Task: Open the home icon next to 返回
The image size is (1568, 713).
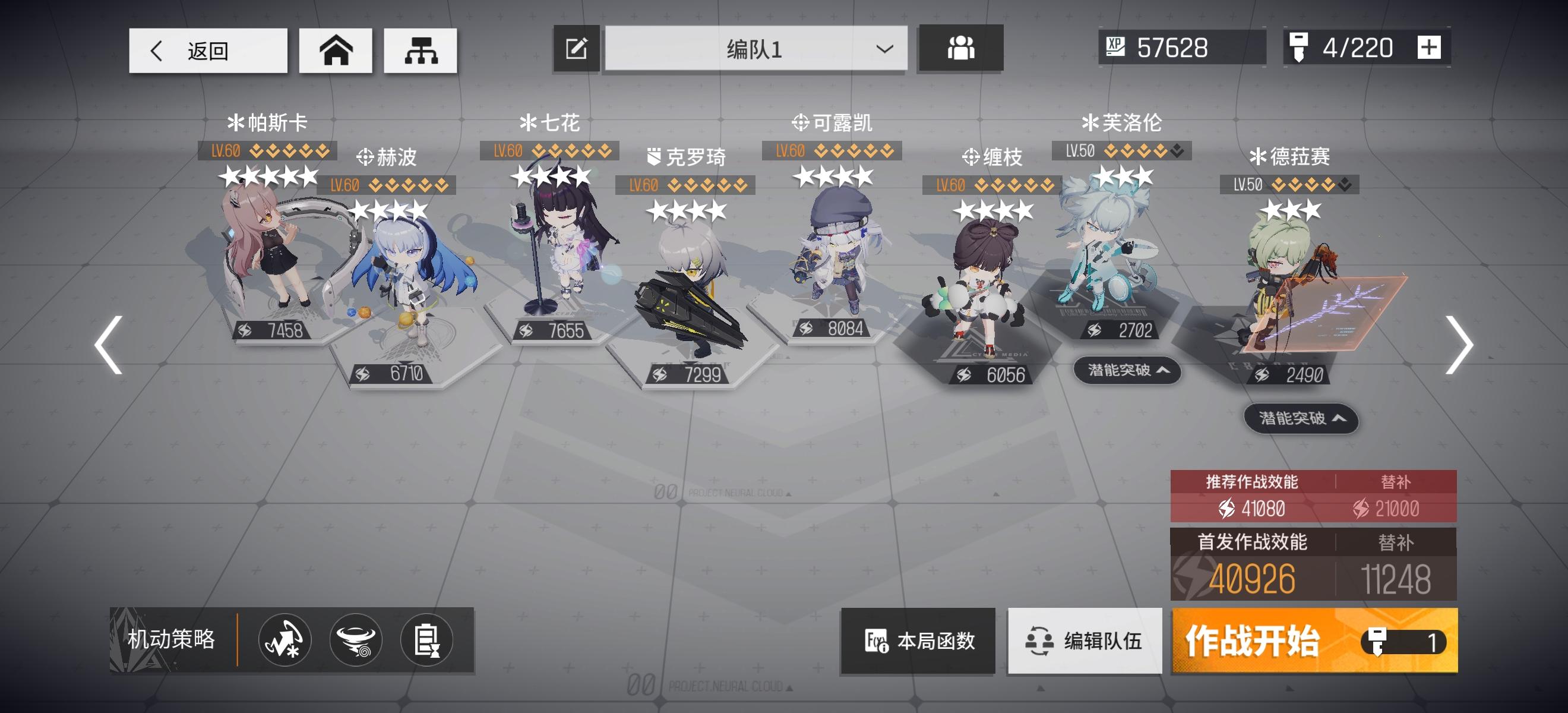Action: (336, 50)
